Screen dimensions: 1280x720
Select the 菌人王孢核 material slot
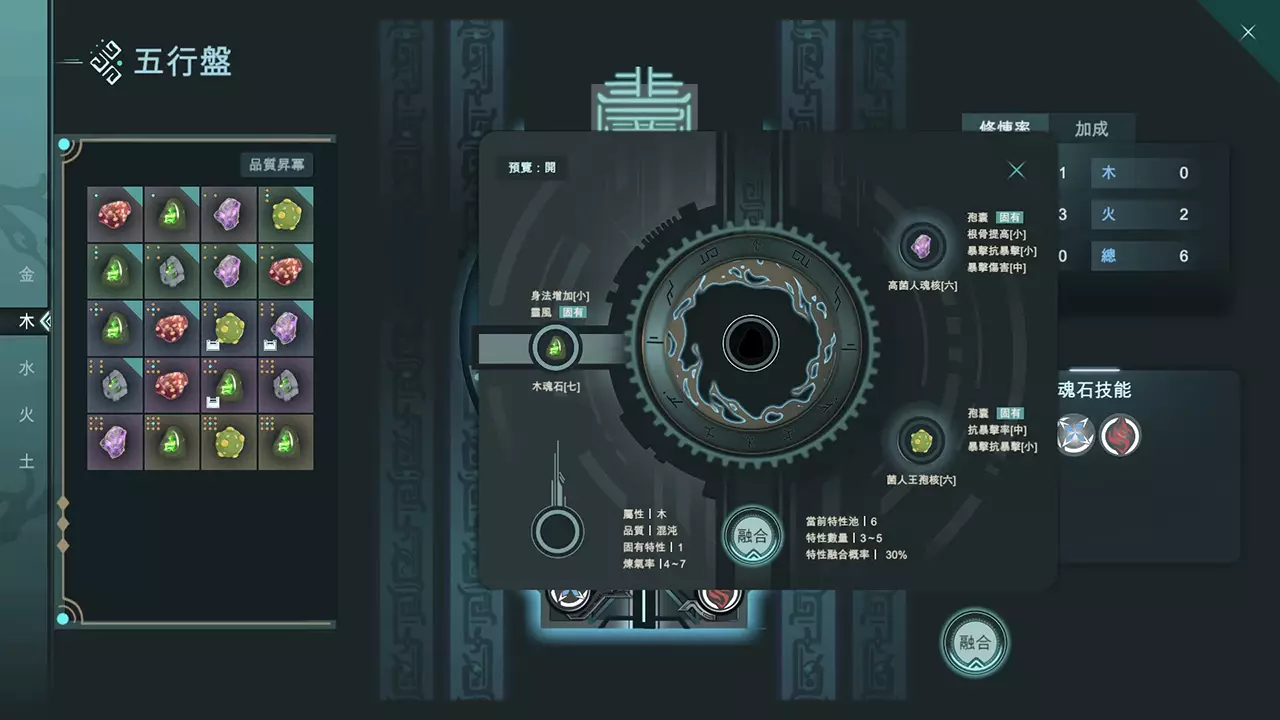click(921, 439)
